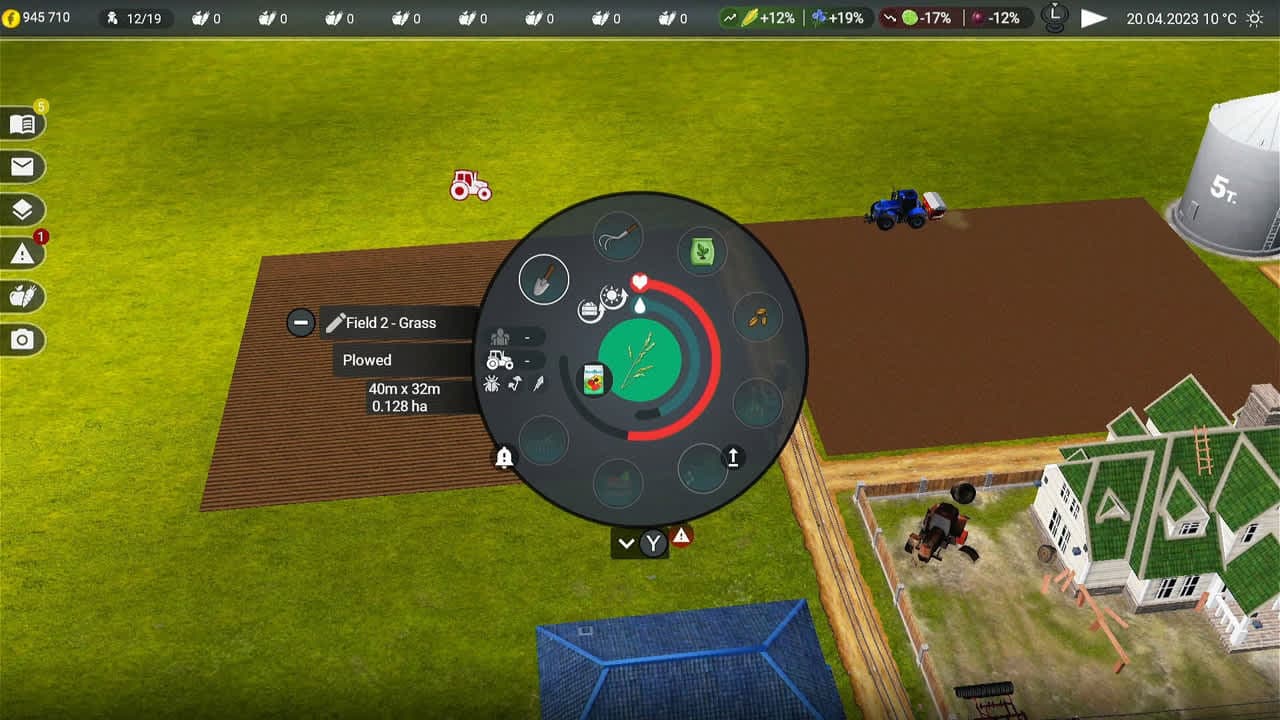Open the warning triangle with the 1 badge

click(x=22, y=253)
